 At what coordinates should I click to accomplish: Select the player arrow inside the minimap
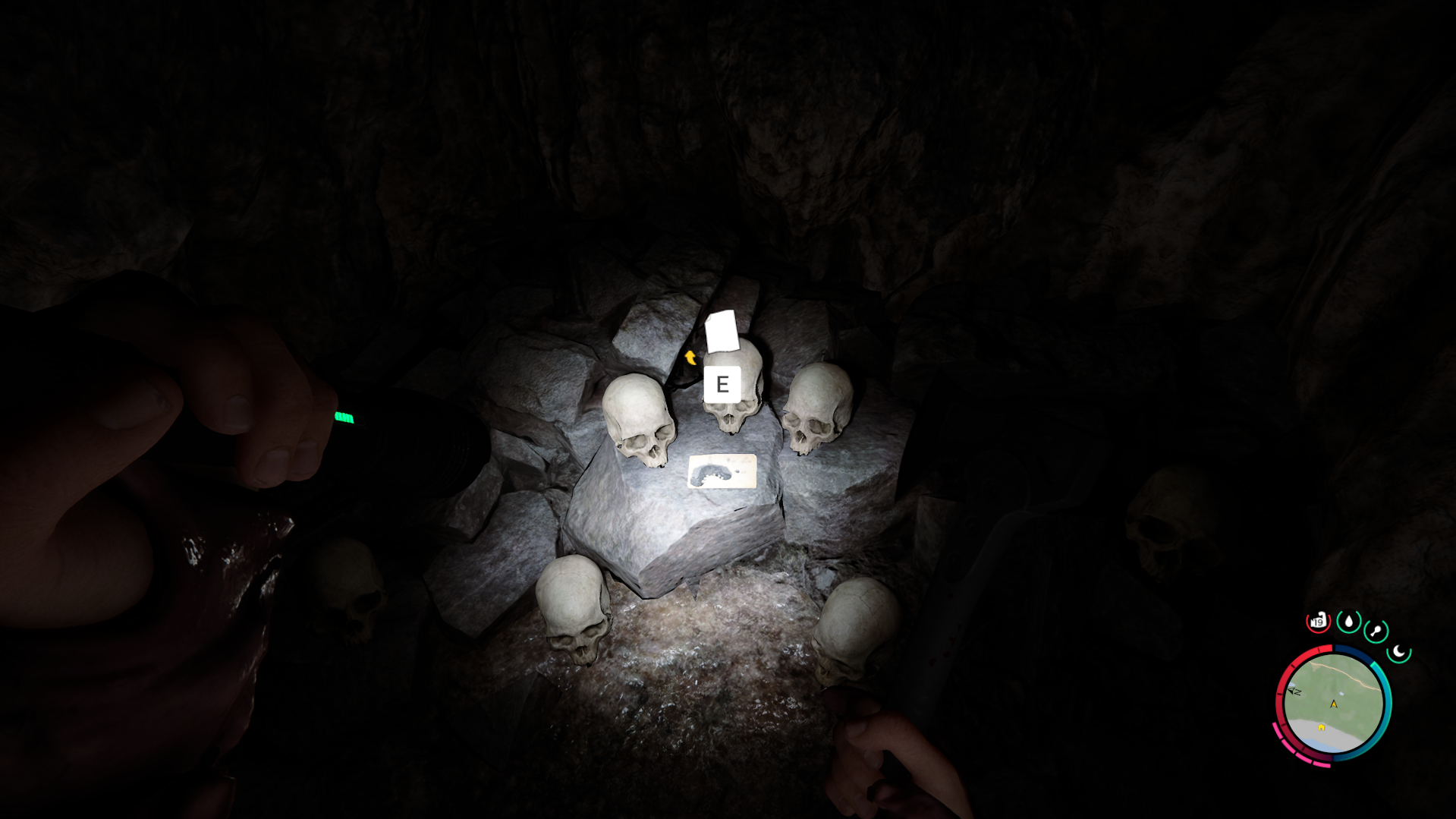pyautogui.click(x=1334, y=704)
